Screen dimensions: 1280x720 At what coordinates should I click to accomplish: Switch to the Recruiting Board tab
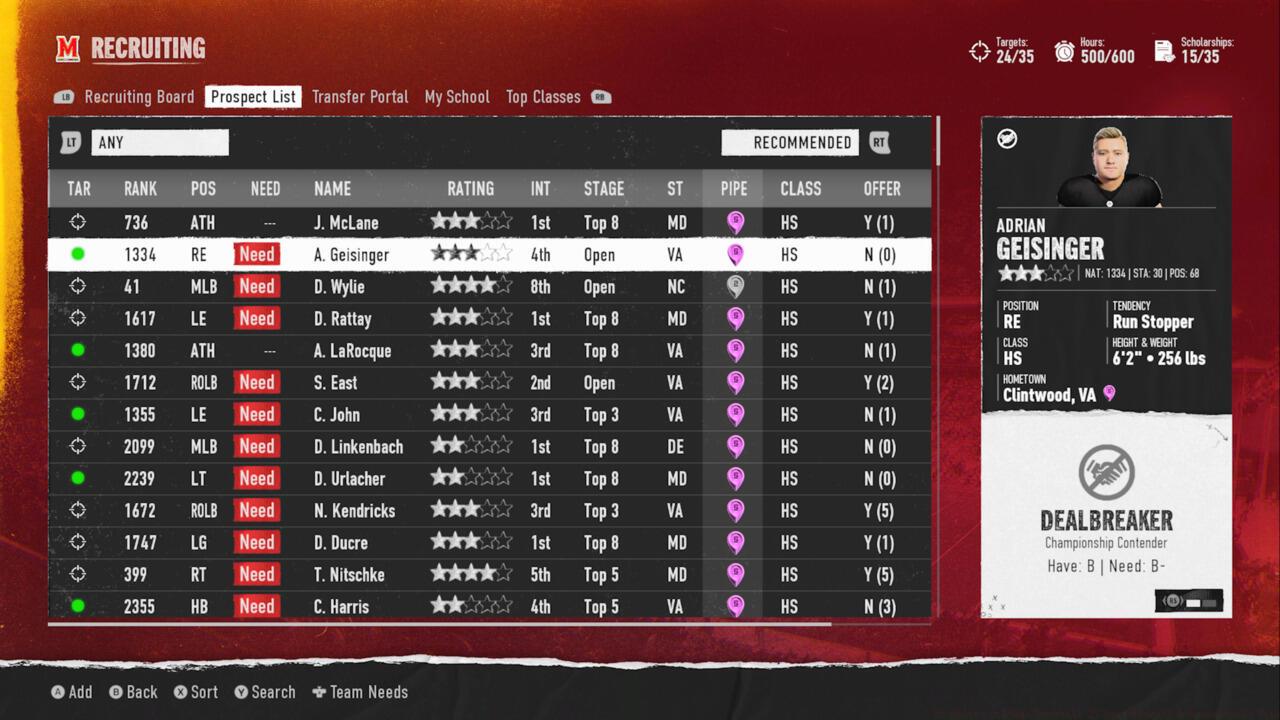point(139,97)
